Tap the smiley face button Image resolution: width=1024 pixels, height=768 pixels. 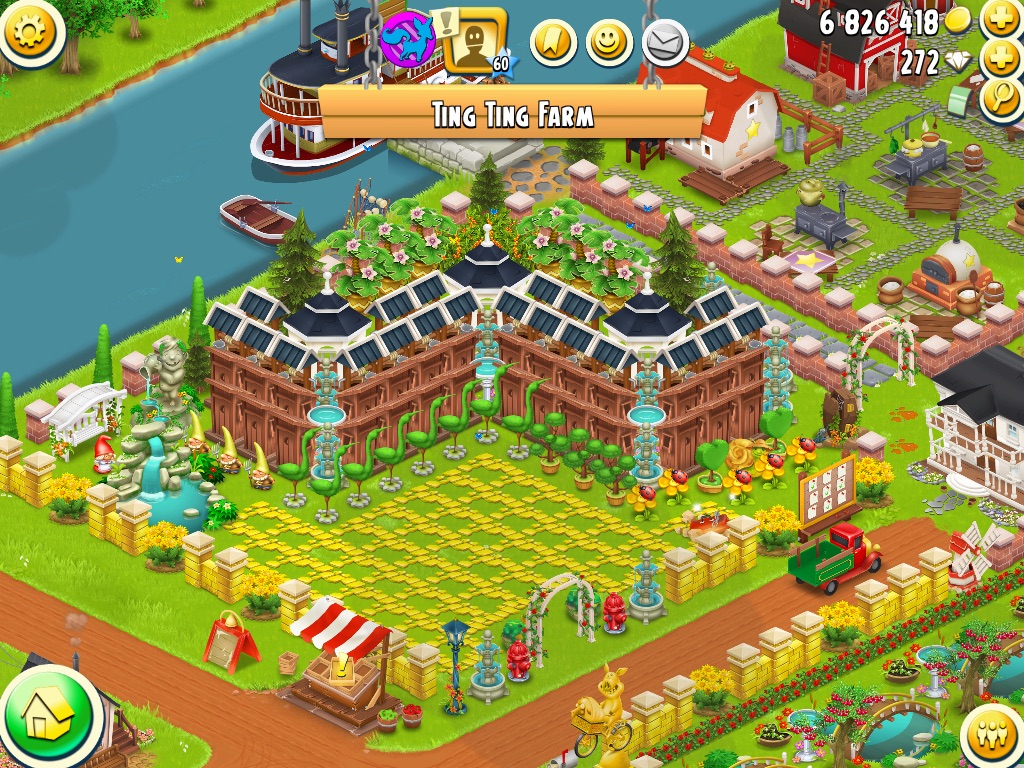click(609, 43)
